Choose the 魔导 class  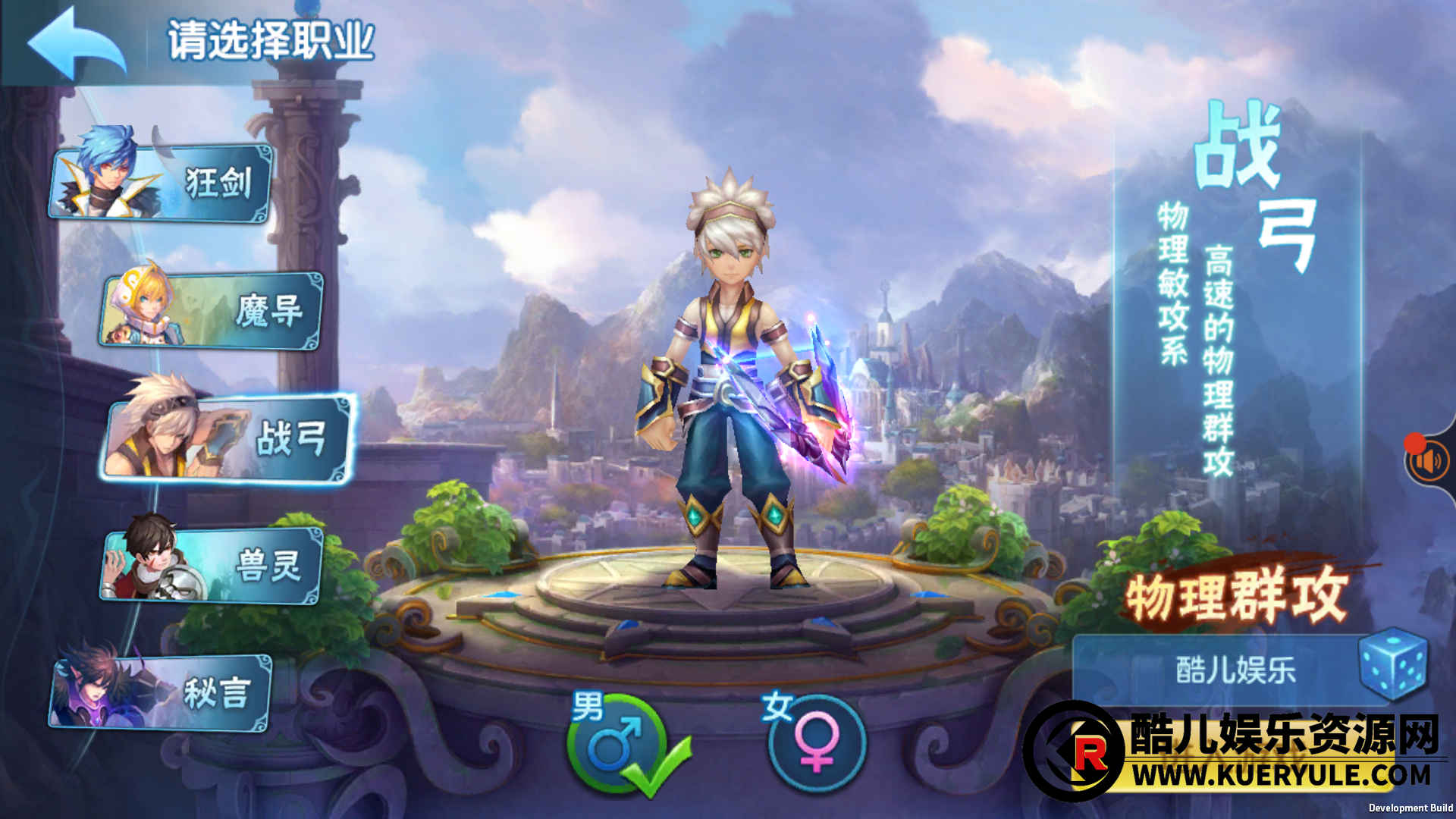212,311
